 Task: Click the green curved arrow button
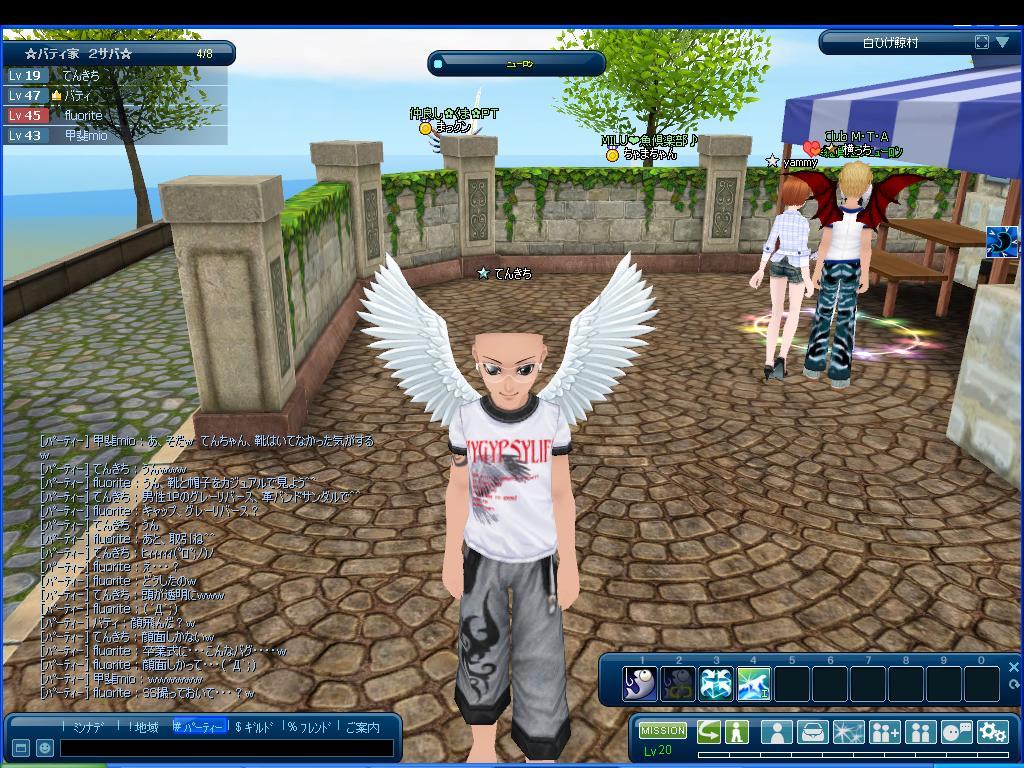(x=709, y=731)
